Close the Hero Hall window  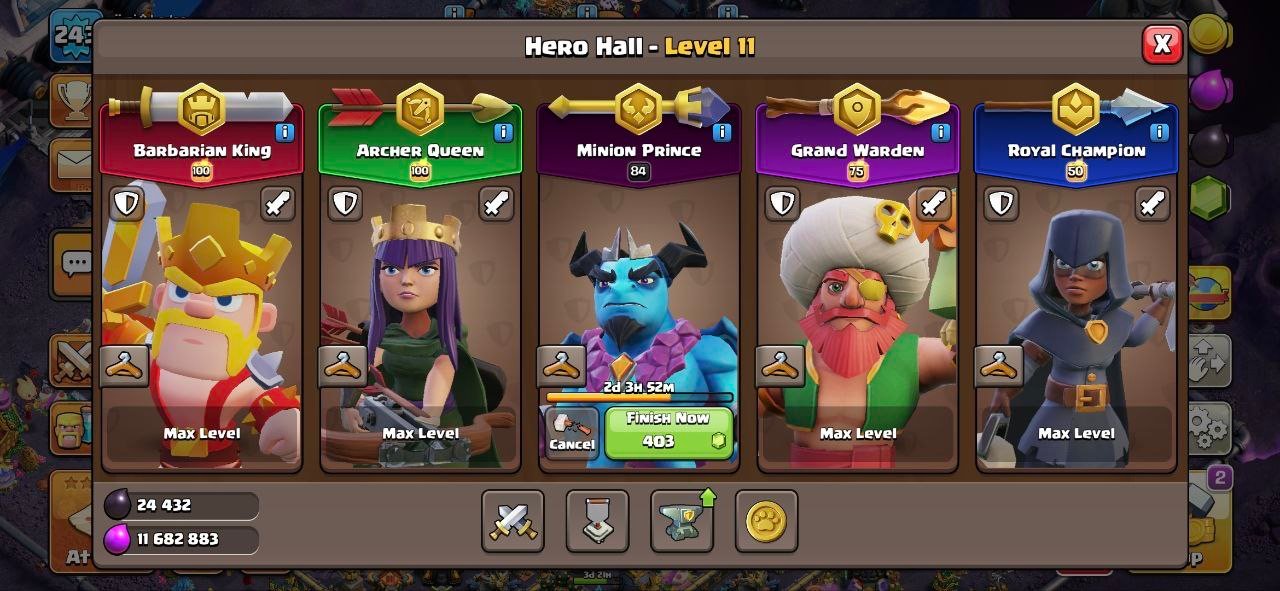[x=1162, y=44]
